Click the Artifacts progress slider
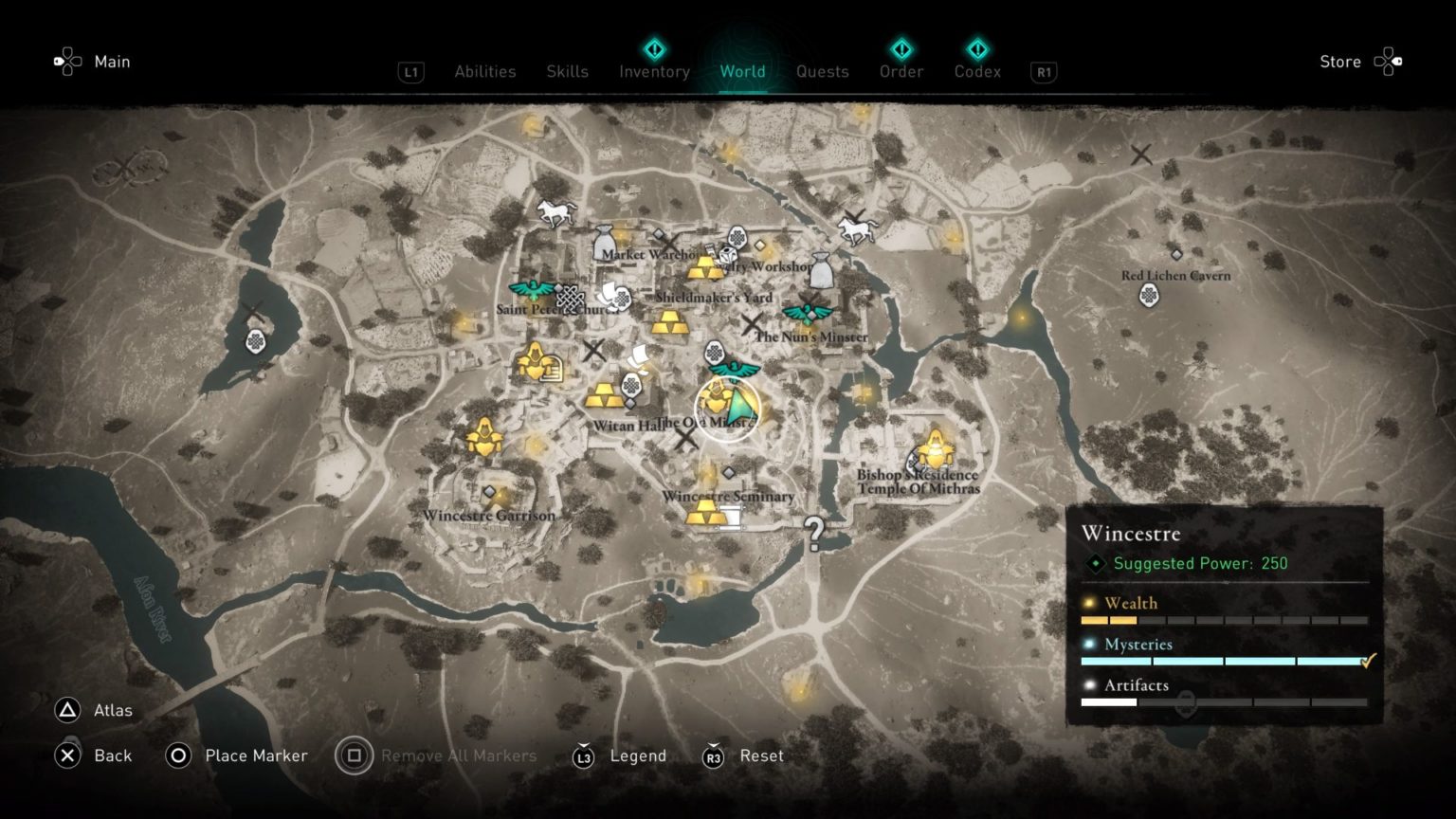Viewport: 1456px width, 819px height. (x=1188, y=702)
